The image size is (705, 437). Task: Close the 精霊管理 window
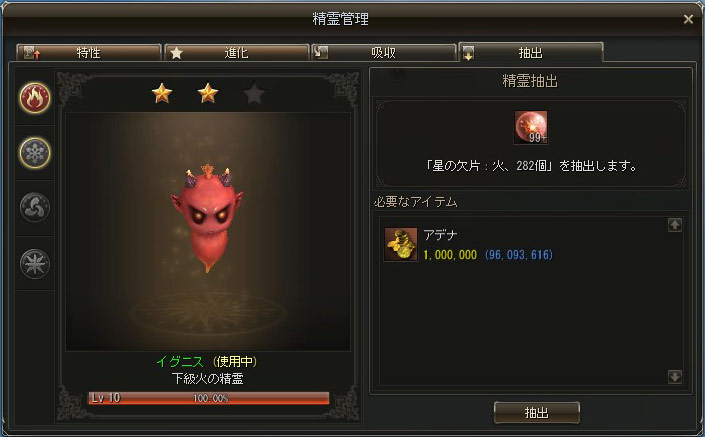point(688,19)
